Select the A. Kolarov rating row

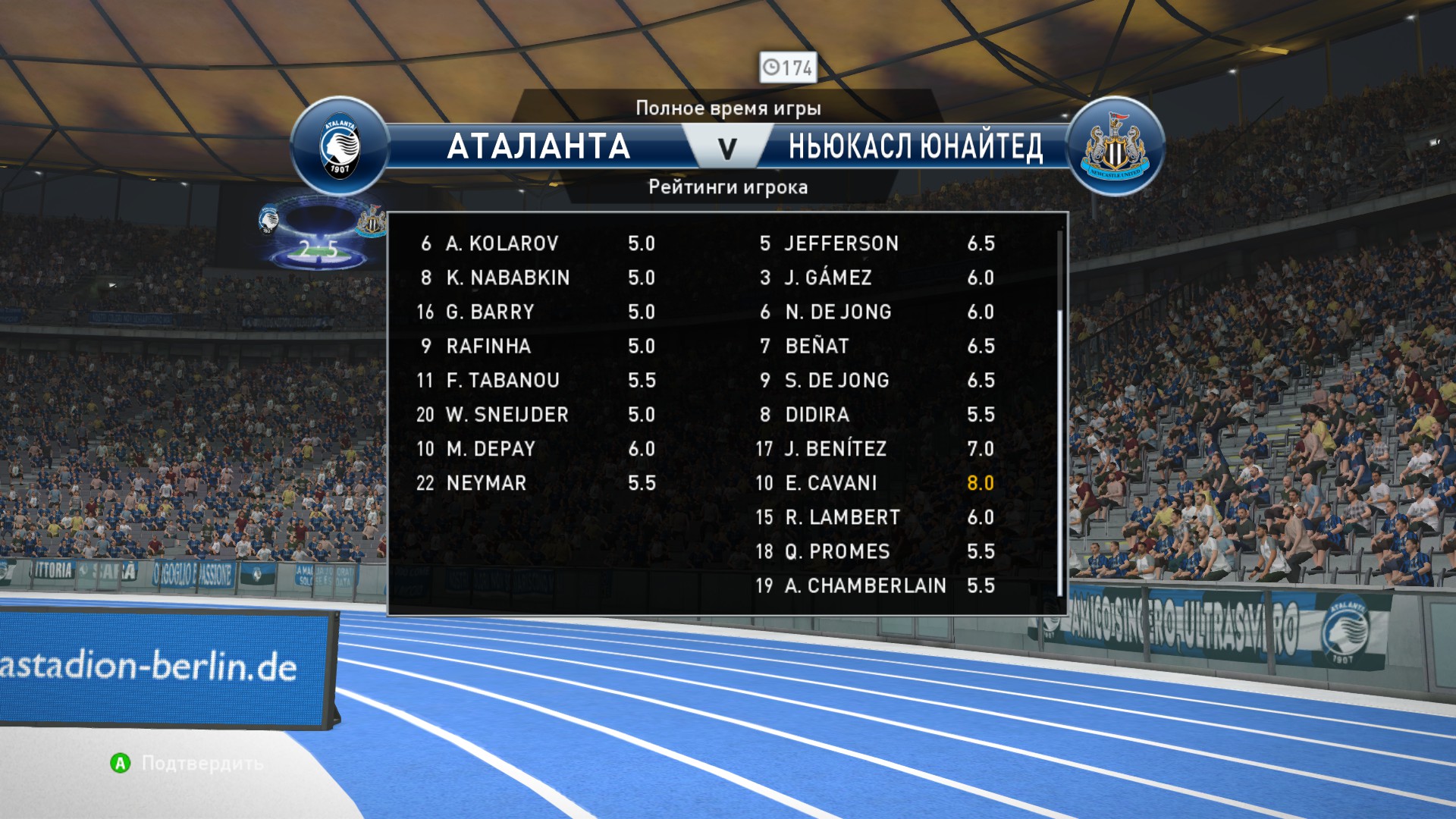click(535, 243)
